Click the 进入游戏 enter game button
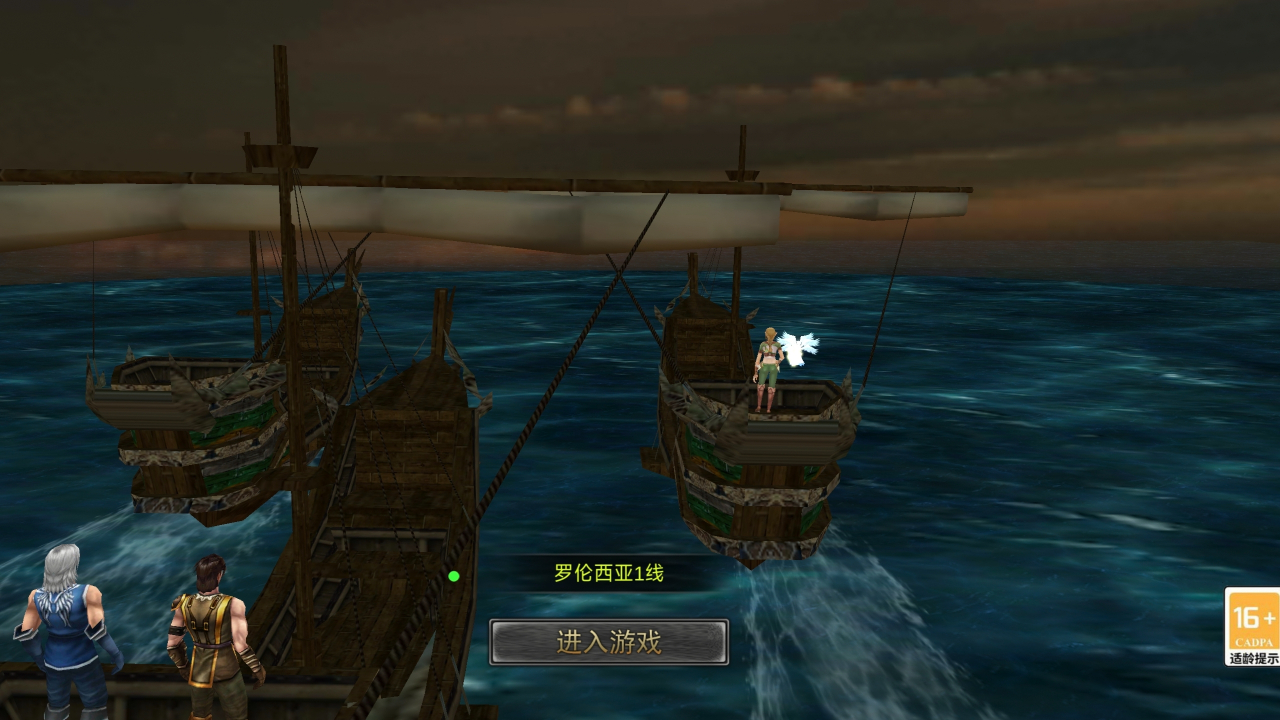Viewport: 1280px width, 720px height. 608,642
